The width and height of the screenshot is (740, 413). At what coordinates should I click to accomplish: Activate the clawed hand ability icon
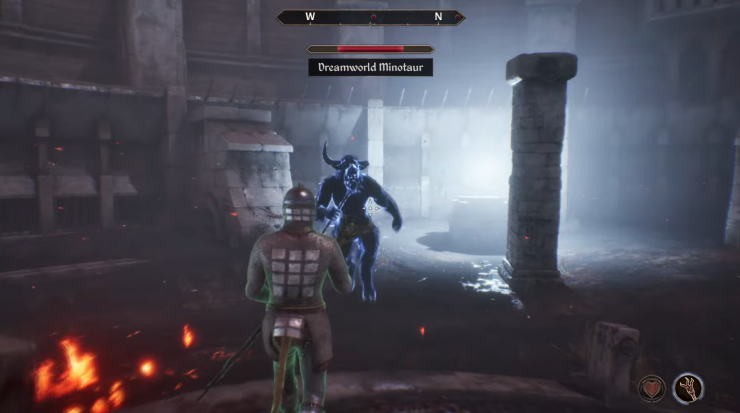(688, 387)
